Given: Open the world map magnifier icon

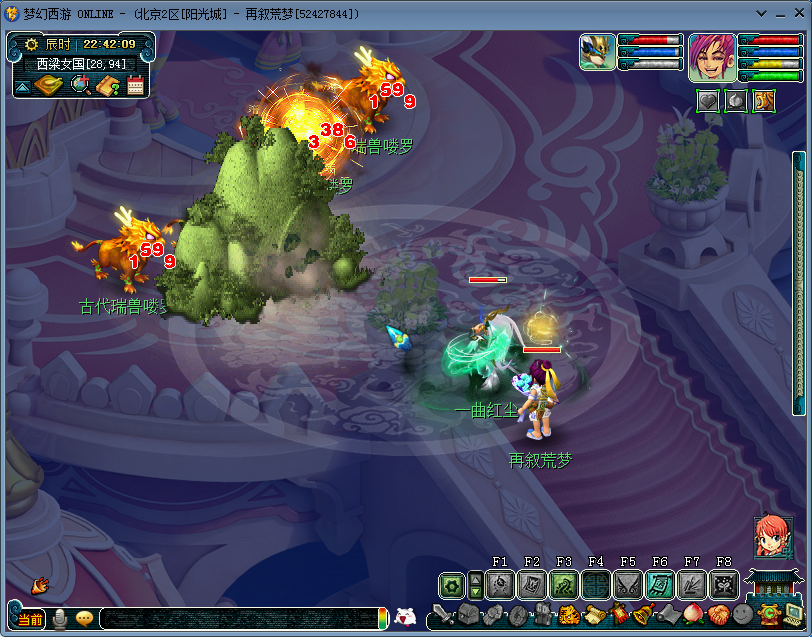Looking at the screenshot, I should (81, 86).
